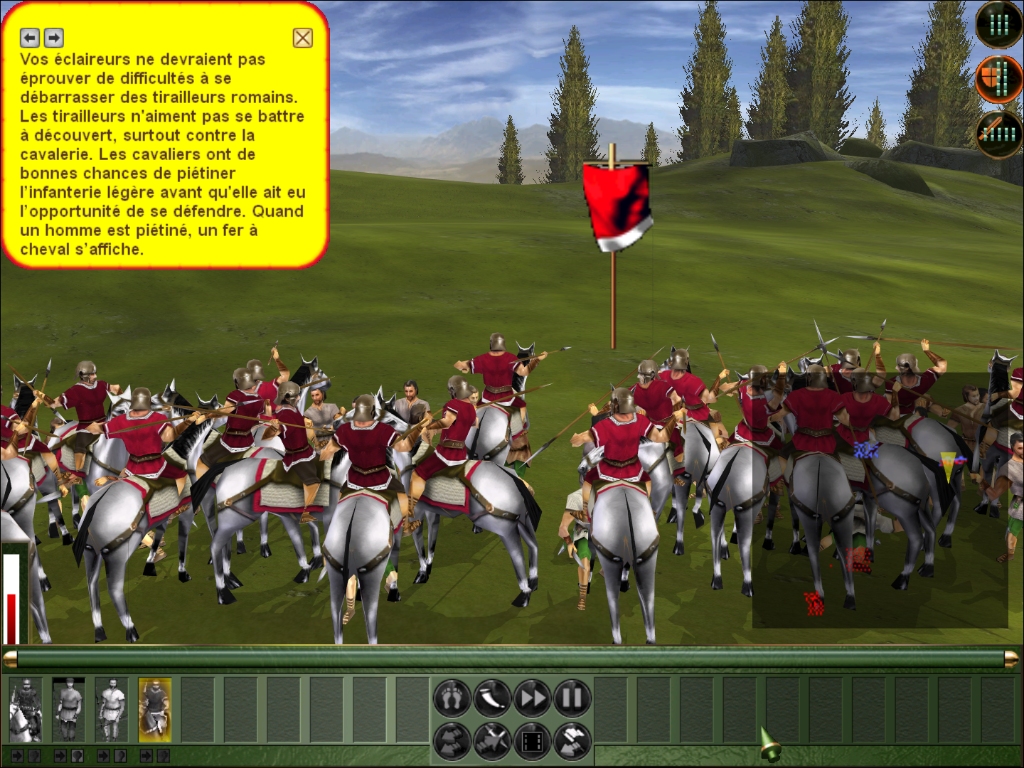Pause the battle
The height and width of the screenshot is (768, 1024).
pyautogui.click(x=572, y=697)
